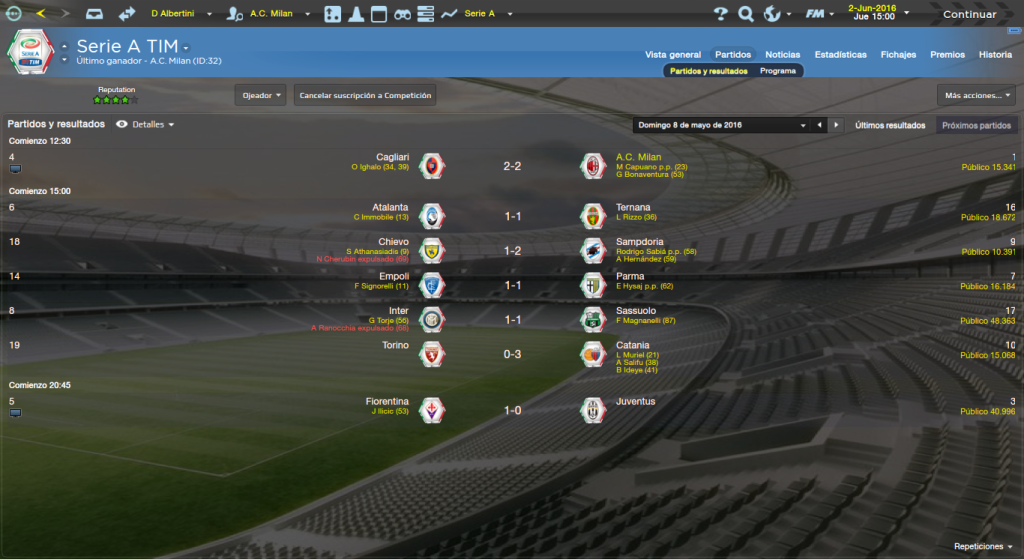Click the Continuar button
The height and width of the screenshot is (559, 1024).
969,14
